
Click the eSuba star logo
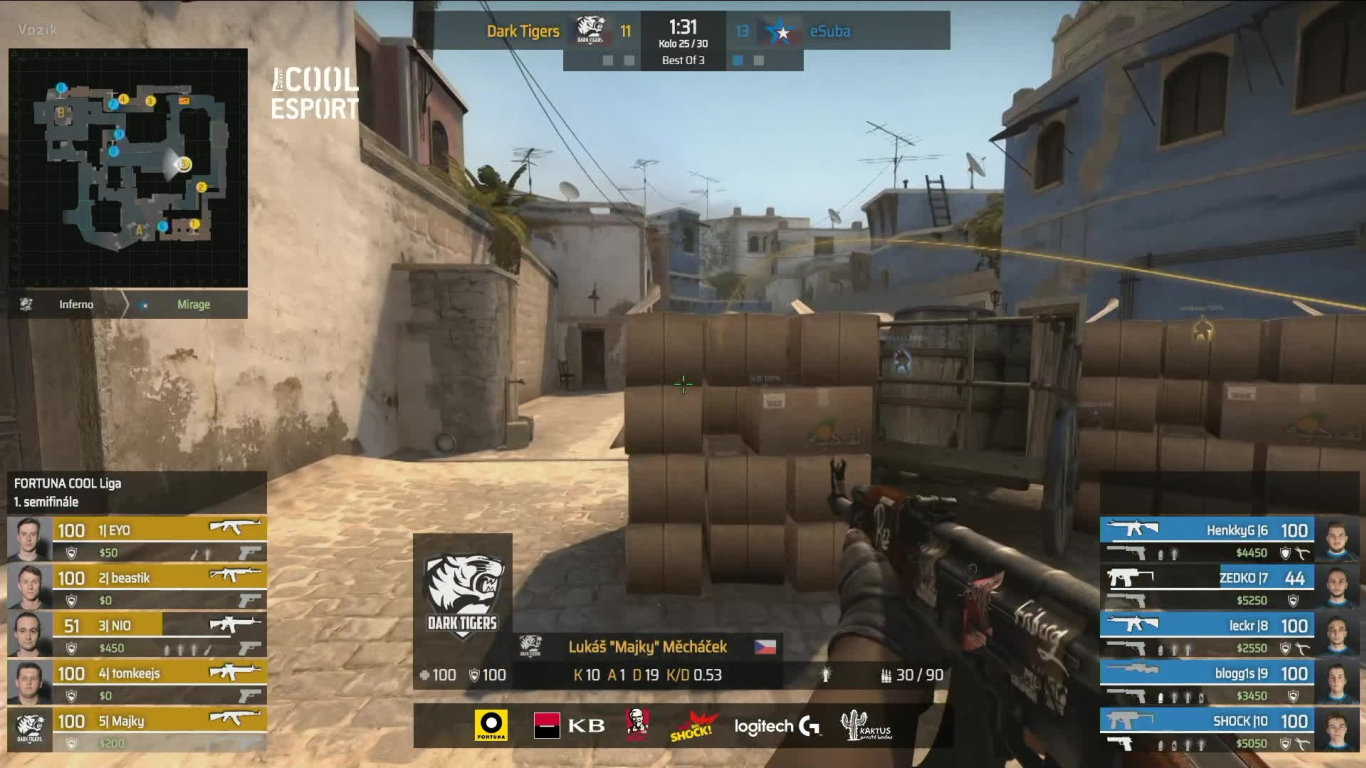coord(783,32)
